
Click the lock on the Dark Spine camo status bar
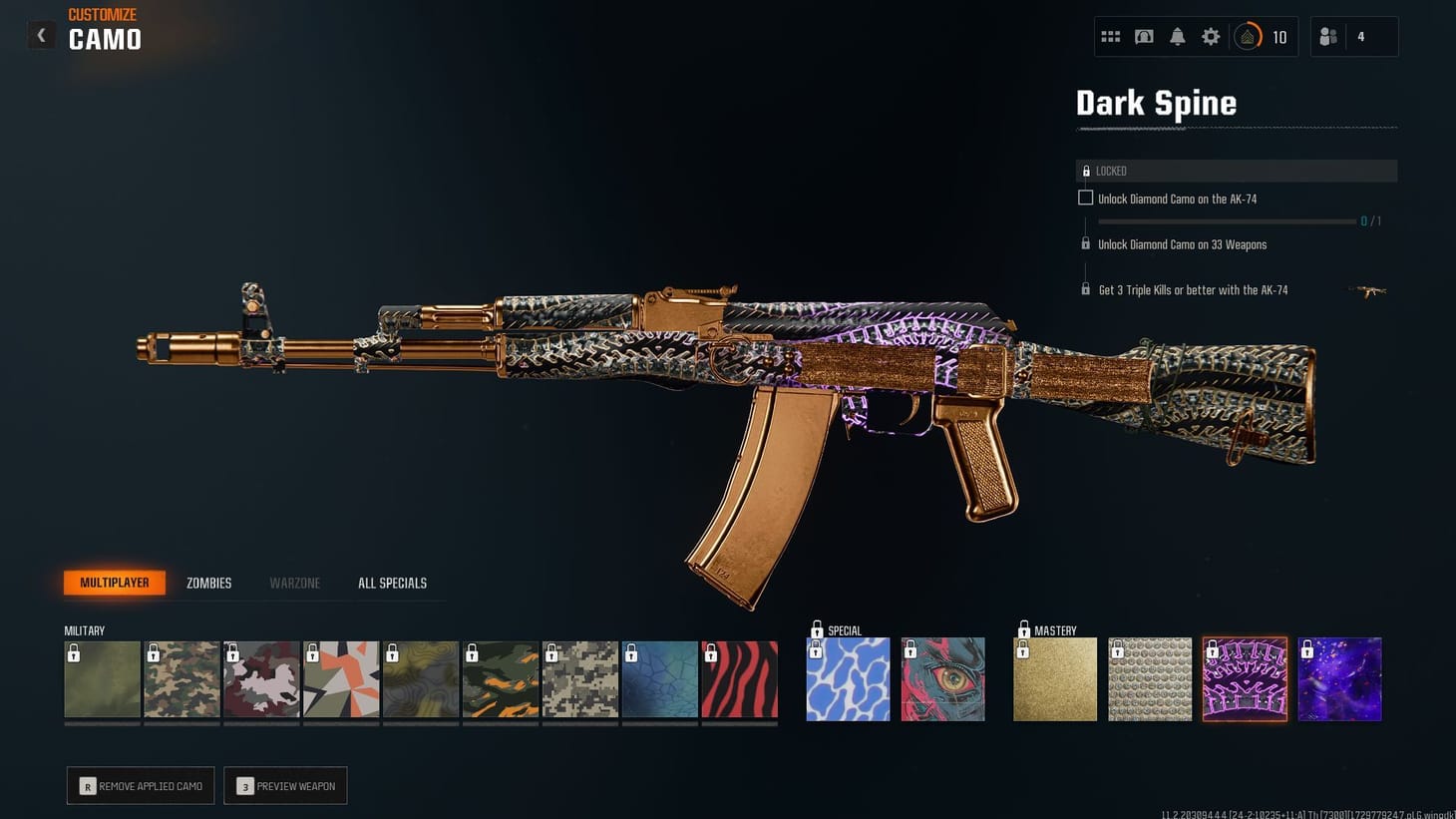[1087, 171]
